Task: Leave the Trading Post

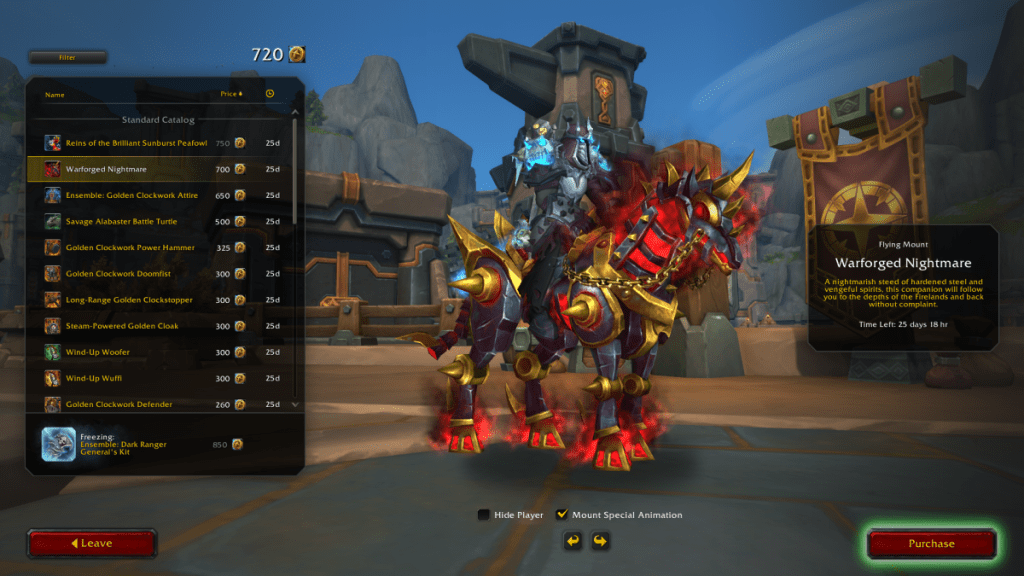Action: coord(92,544)
